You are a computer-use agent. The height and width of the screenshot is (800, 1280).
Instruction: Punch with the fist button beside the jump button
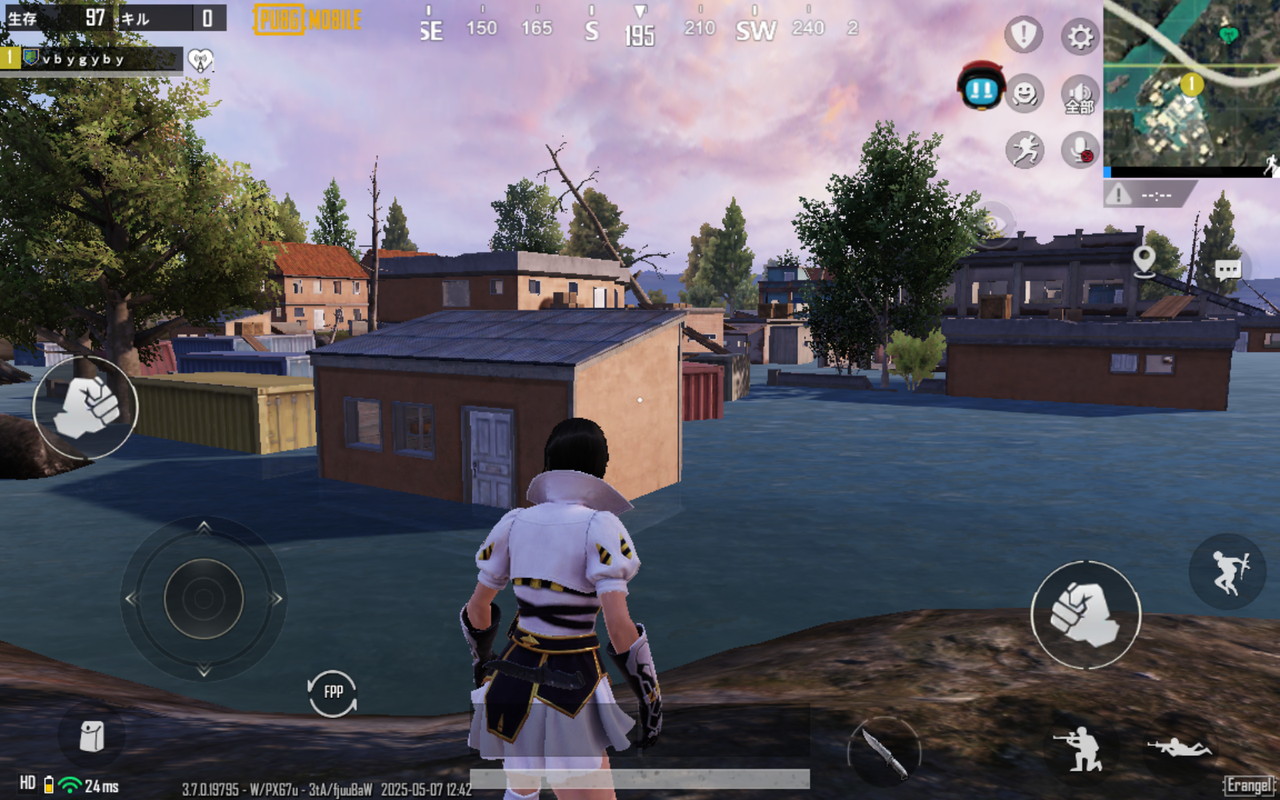tap(1085, 613)
